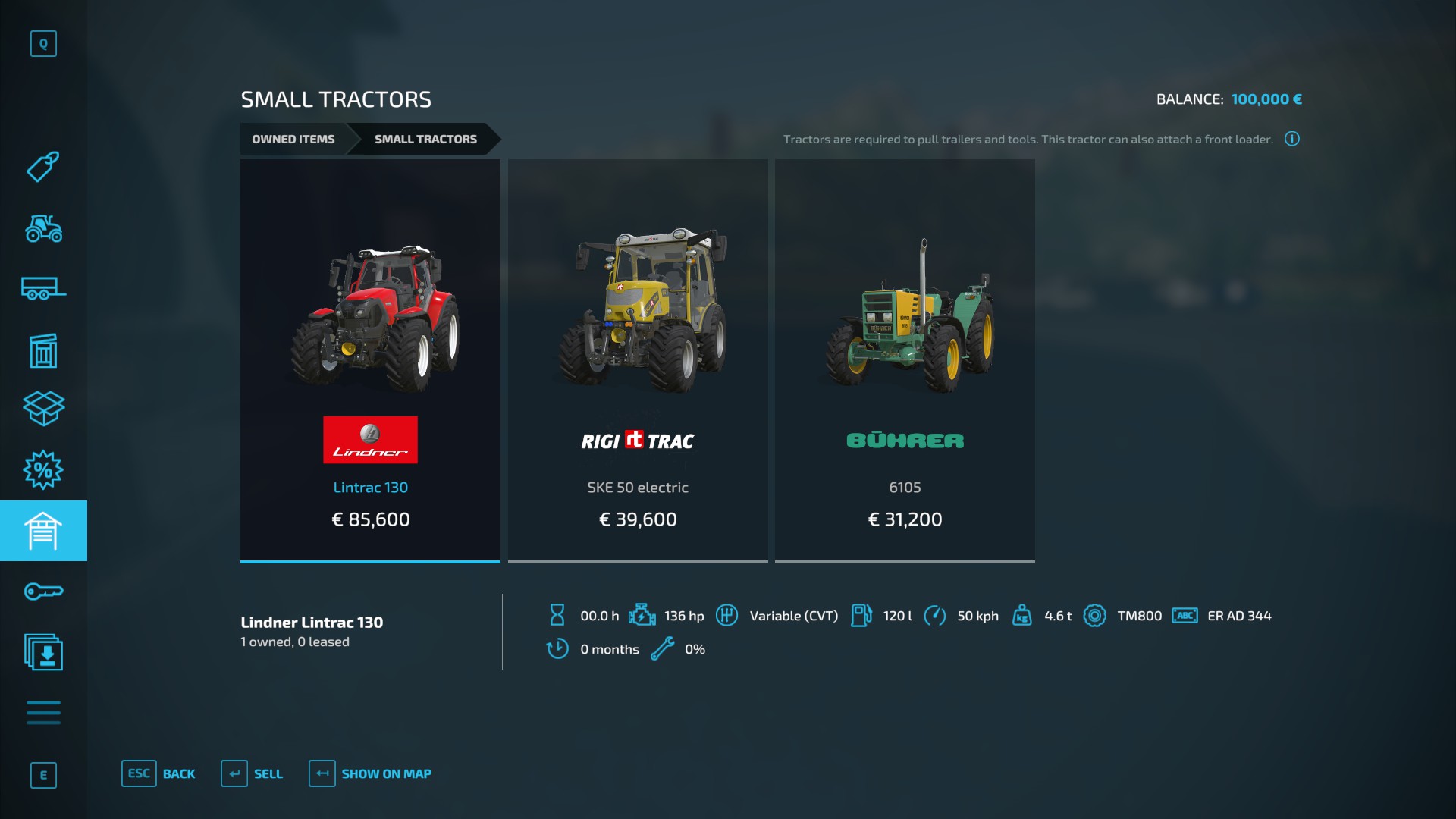This screenshot has height=819, width=1456.
Task: Click the info icon beside tractor description
Action: point(1292,139)
